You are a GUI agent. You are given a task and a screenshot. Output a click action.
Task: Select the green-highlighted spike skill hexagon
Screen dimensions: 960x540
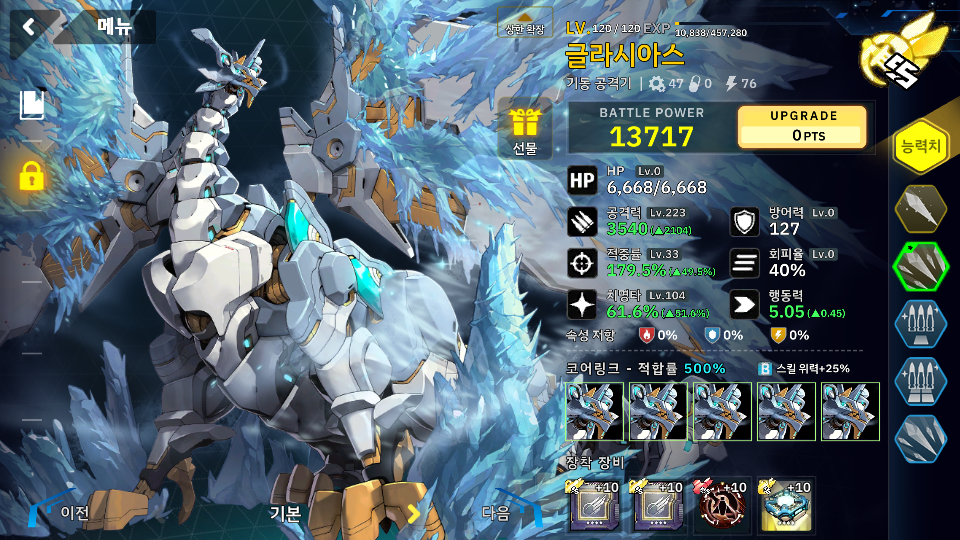tap(920, 266)
